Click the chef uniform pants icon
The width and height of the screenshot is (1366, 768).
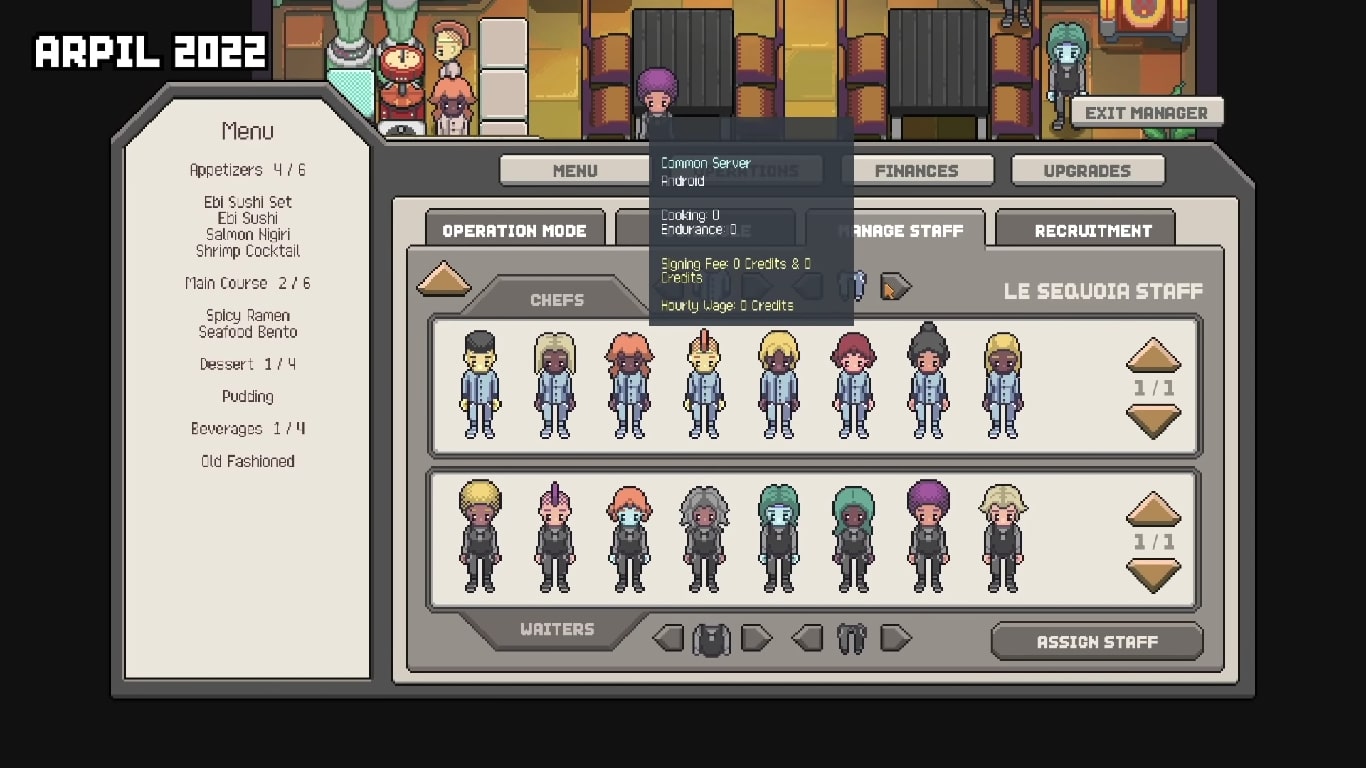click(851, 285)
